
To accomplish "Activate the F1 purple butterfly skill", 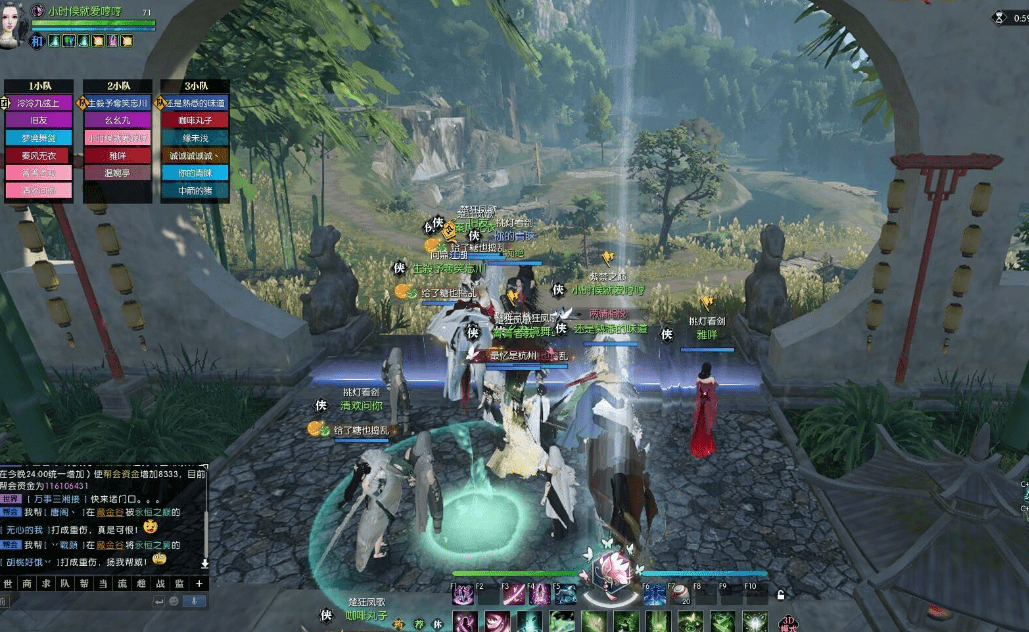I will (x=463, y=595).
